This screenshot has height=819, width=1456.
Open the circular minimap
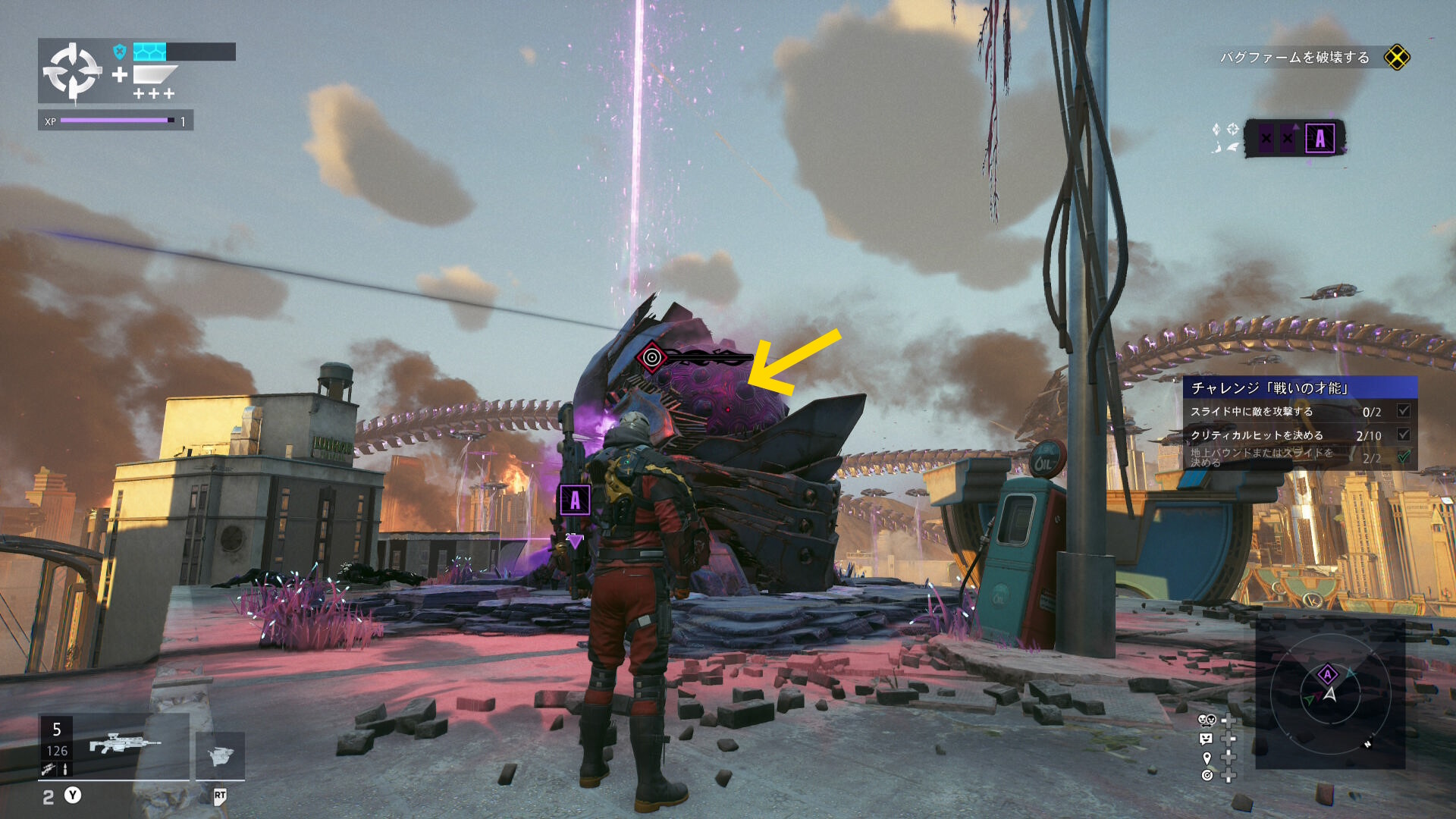point(1330,692)
